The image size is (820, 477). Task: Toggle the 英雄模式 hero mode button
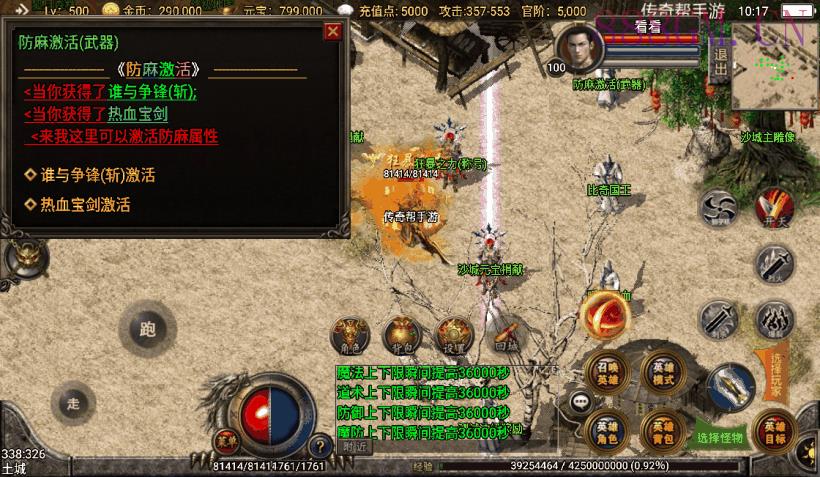coord(661,369)
